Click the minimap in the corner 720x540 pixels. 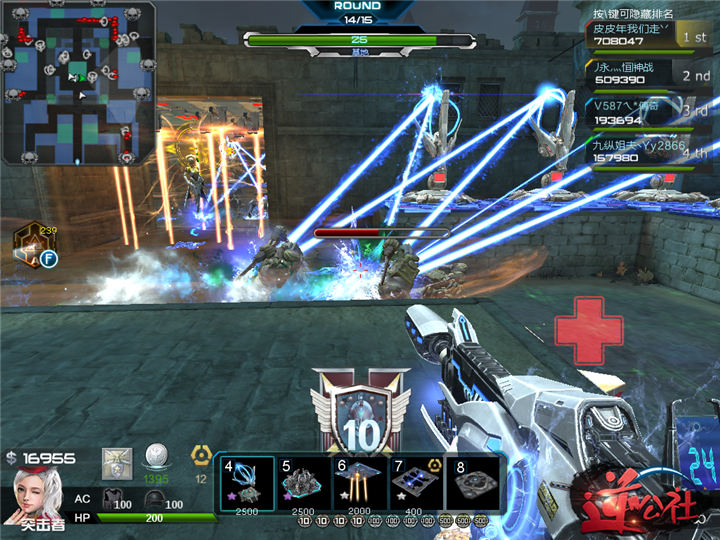click(77, 83)
